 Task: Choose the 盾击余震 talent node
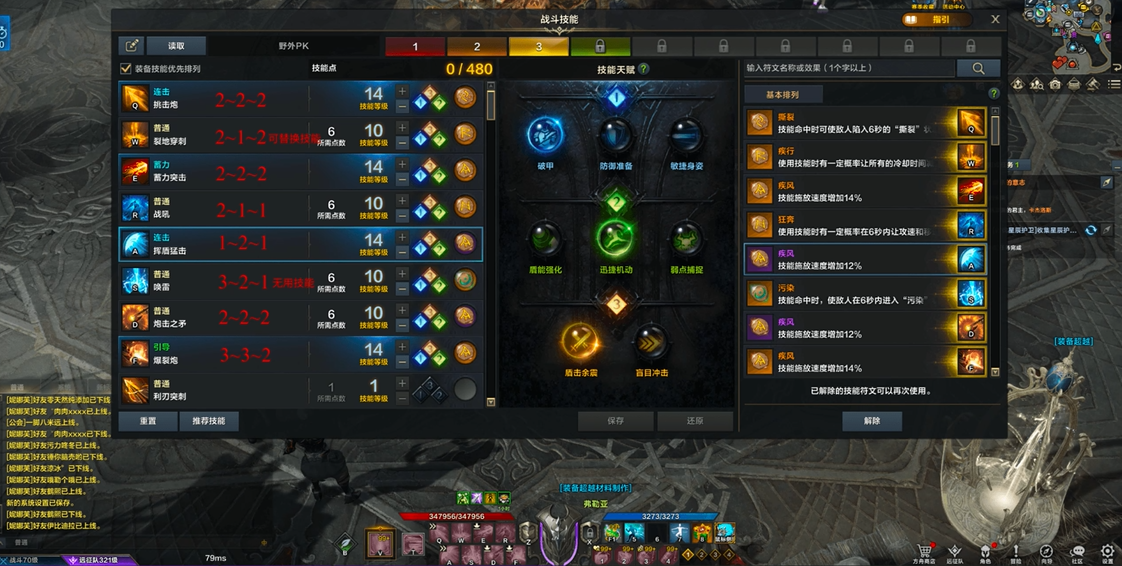[580, 343]
